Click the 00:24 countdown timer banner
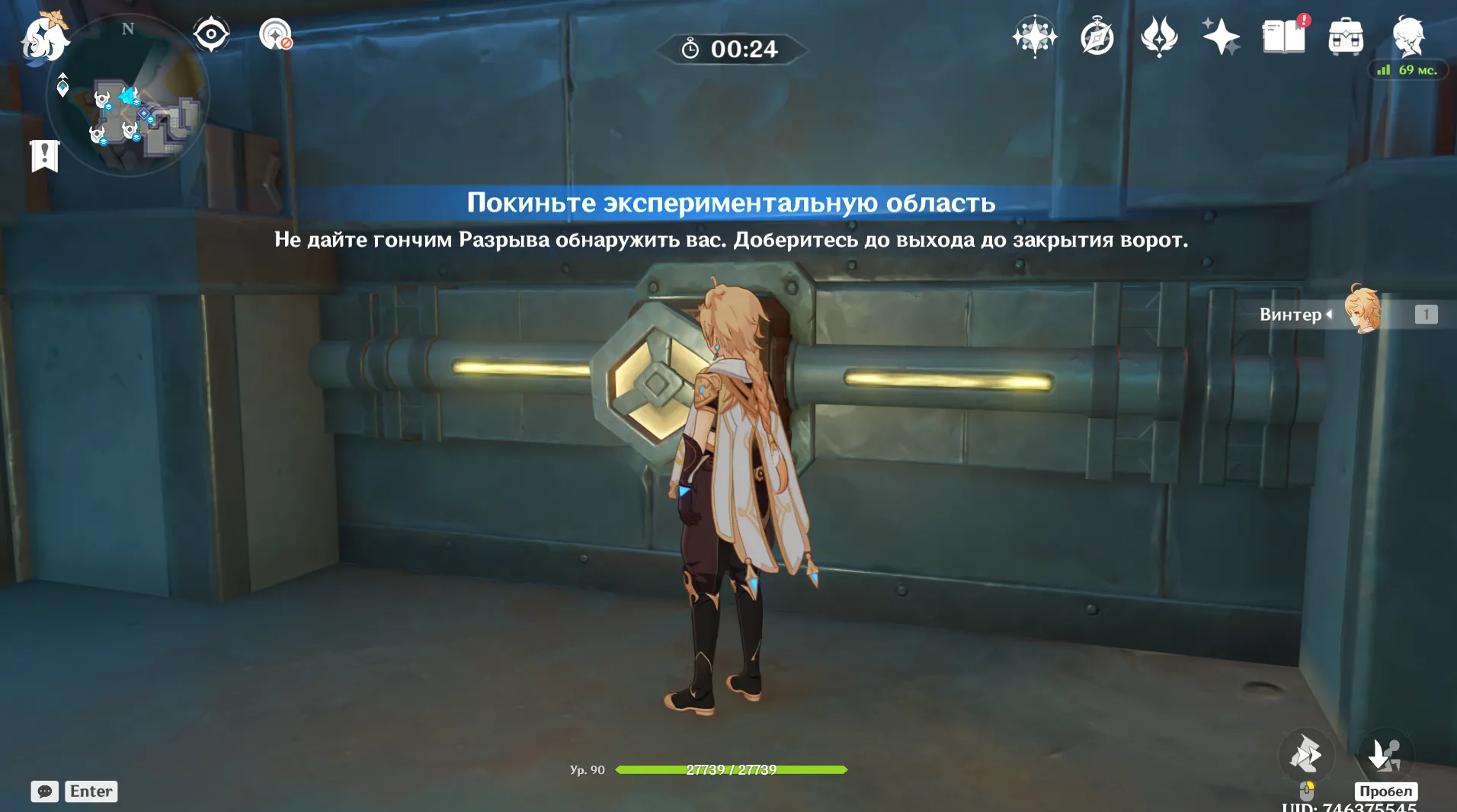 730,50
